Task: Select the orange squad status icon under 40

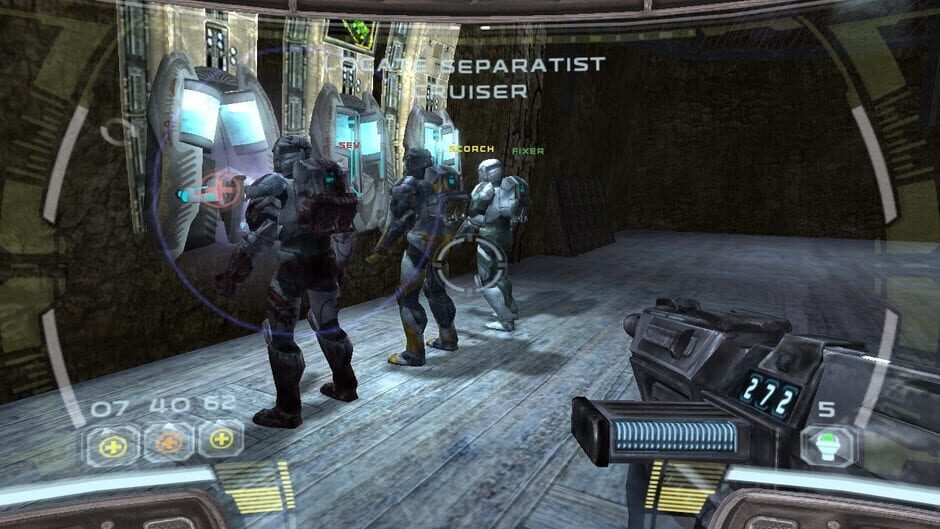Action: click(x=167, y=443)
